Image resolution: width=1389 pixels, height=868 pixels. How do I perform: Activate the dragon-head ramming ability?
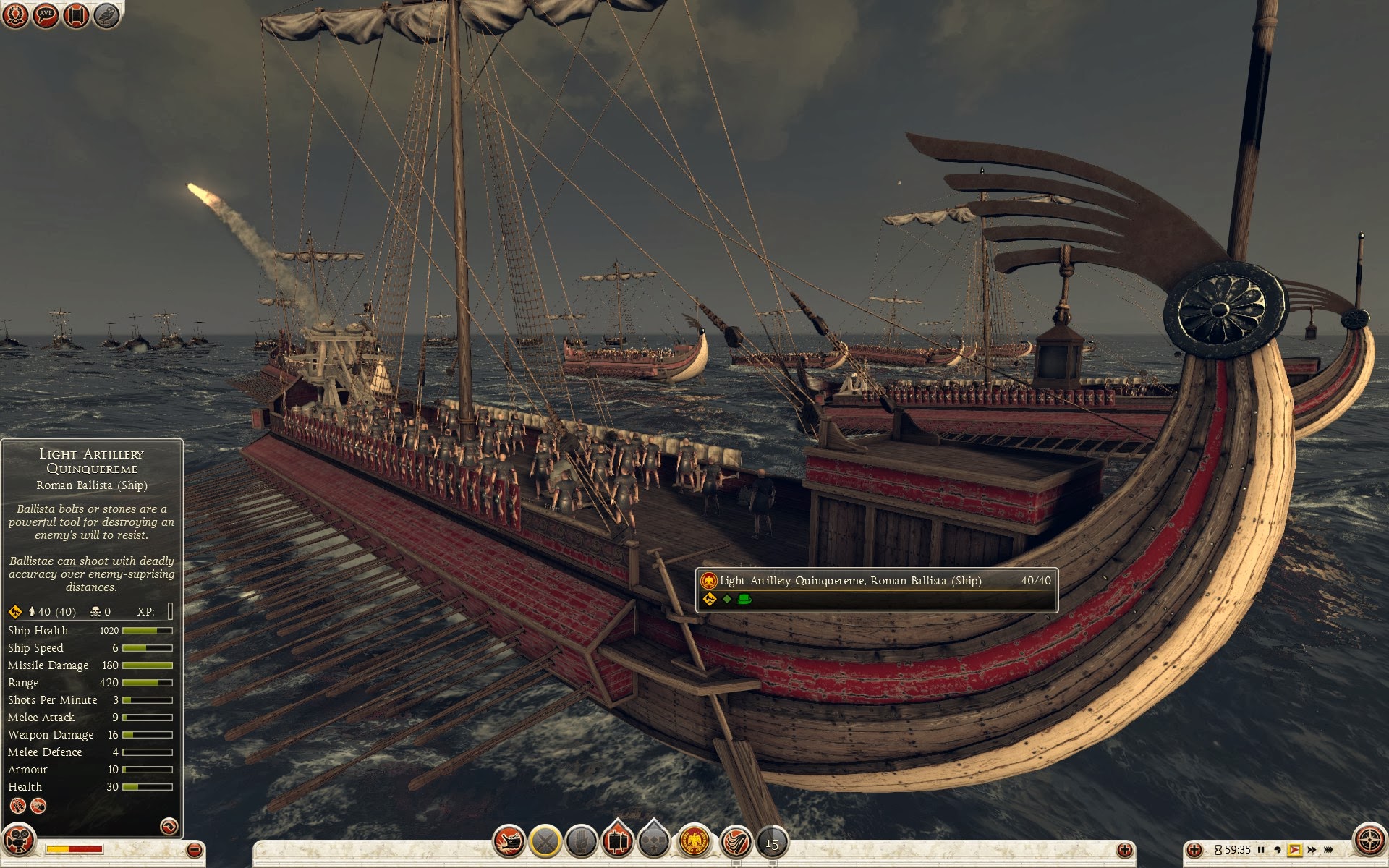click(509, 842)
